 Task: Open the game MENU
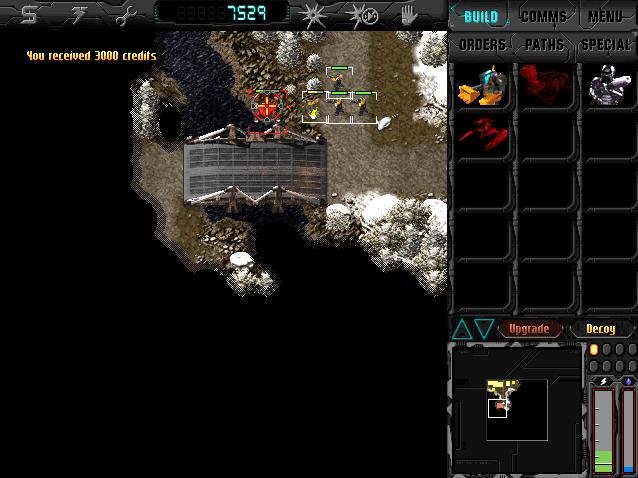[605, 17]
